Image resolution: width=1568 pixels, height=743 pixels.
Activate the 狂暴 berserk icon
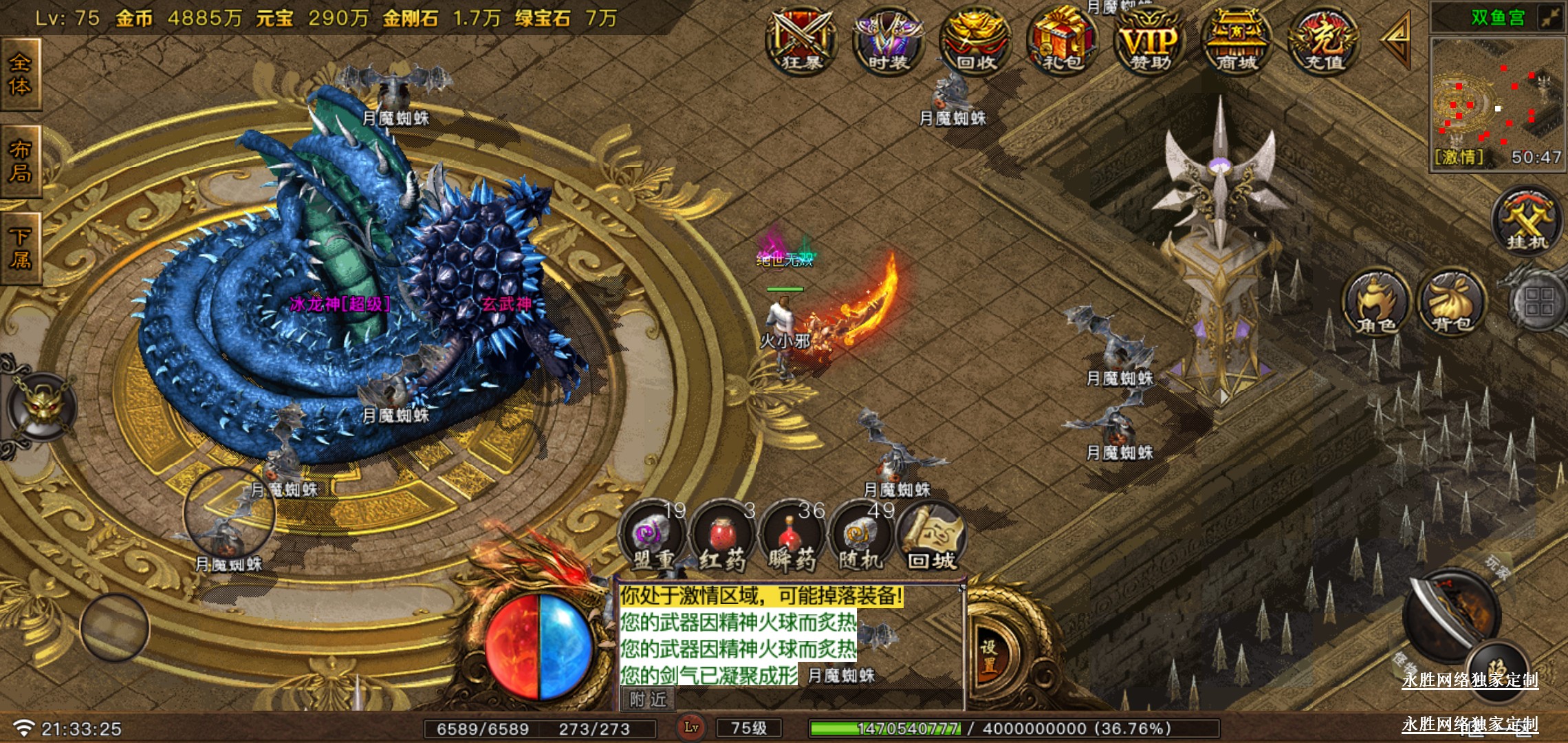coord(801,41)
